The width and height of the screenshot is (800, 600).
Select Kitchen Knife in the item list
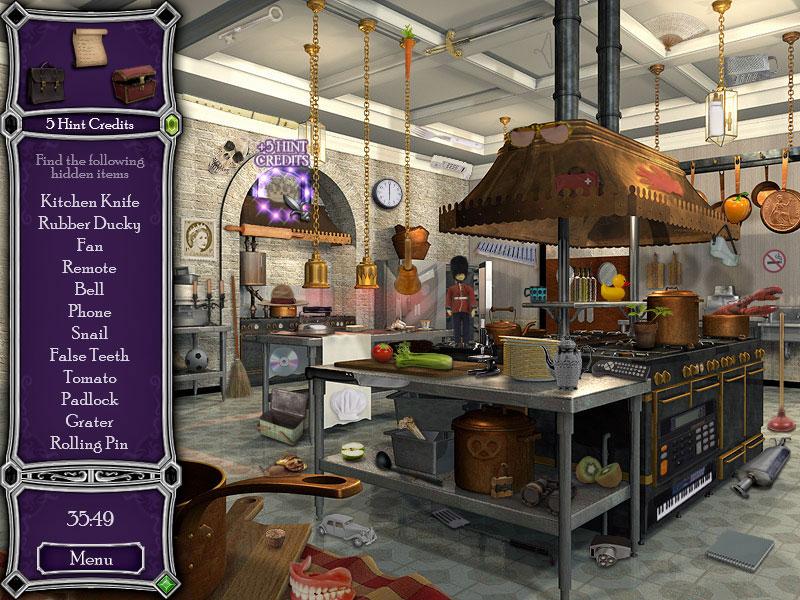(89, 201)
